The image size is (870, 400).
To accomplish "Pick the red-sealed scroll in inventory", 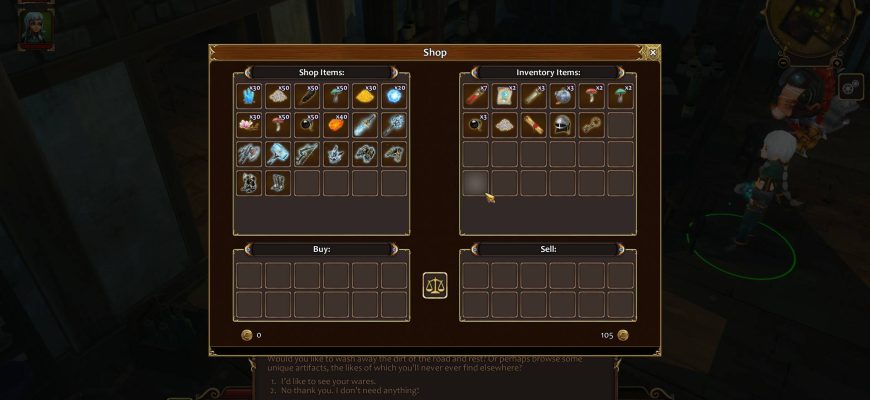I will point(533,125).
